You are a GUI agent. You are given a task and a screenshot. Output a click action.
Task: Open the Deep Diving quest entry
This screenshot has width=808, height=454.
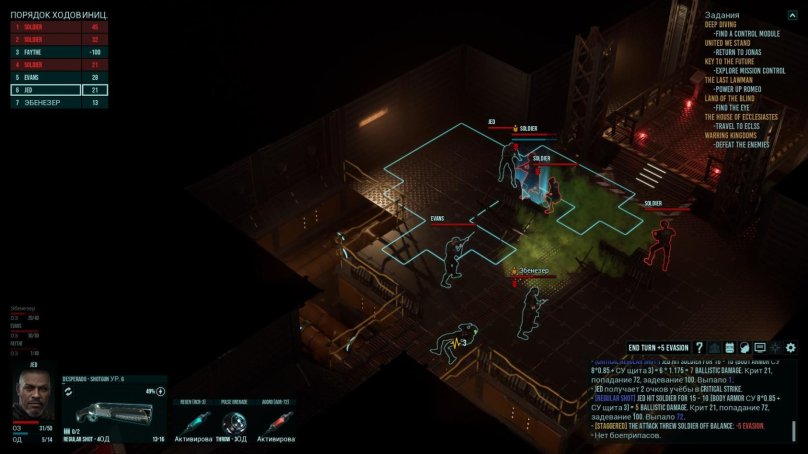[x=722, y=25]
